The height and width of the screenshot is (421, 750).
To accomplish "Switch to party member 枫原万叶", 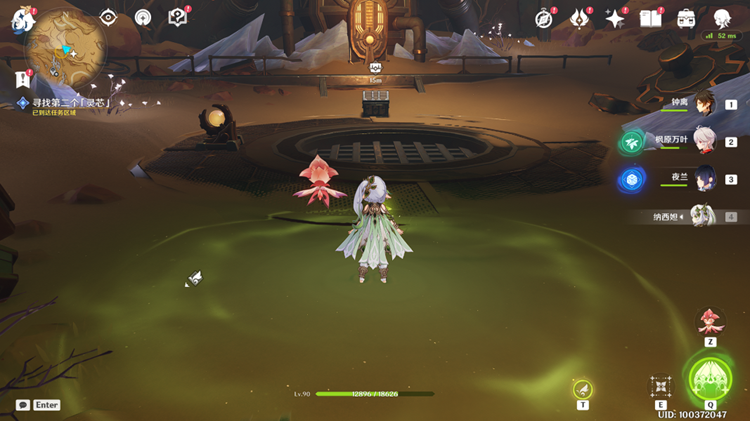I will pos(705,142).
